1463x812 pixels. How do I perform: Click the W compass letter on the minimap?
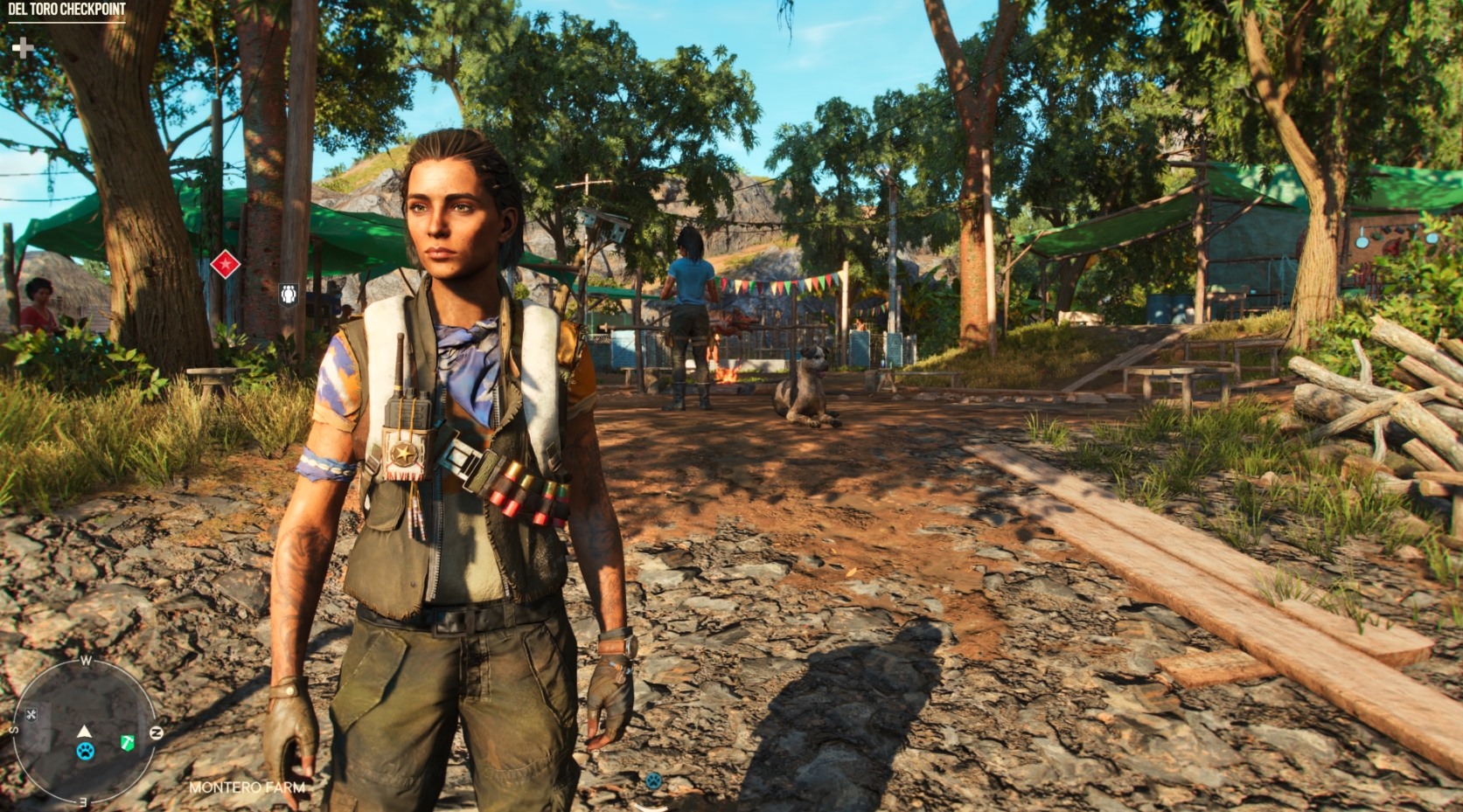click(x=86, y=660)
